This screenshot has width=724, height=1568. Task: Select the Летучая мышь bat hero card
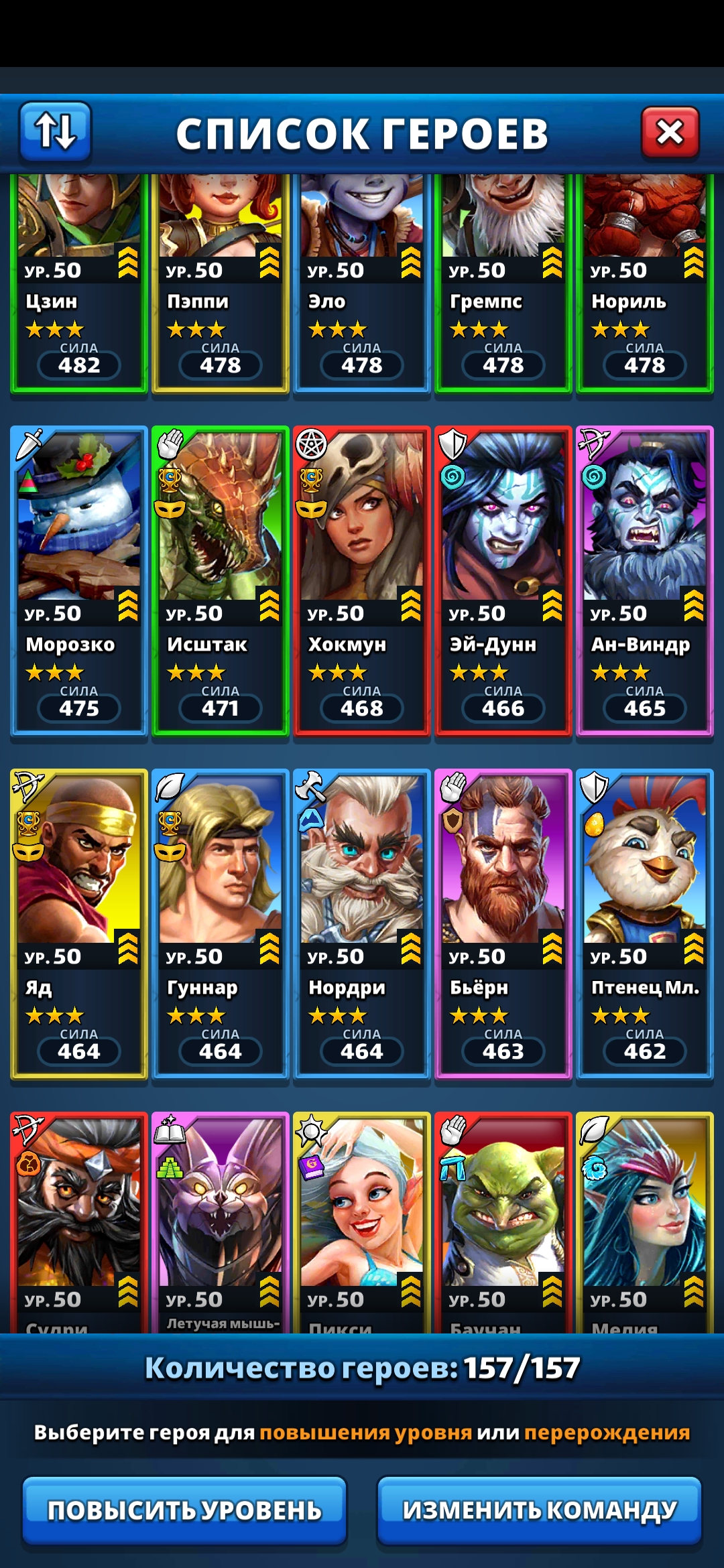coord(221,1221)
